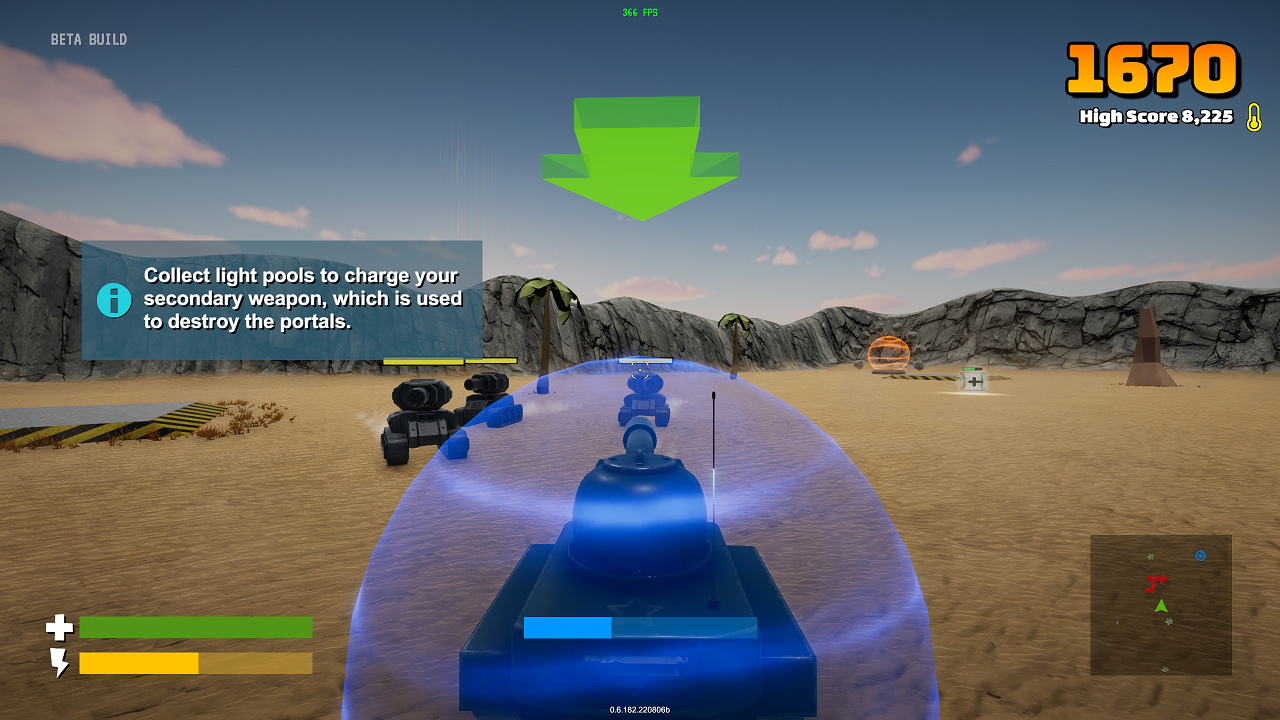Select the green player arrow on the minimap
Screen dimensions: 1280x720
pos(1161,604)
